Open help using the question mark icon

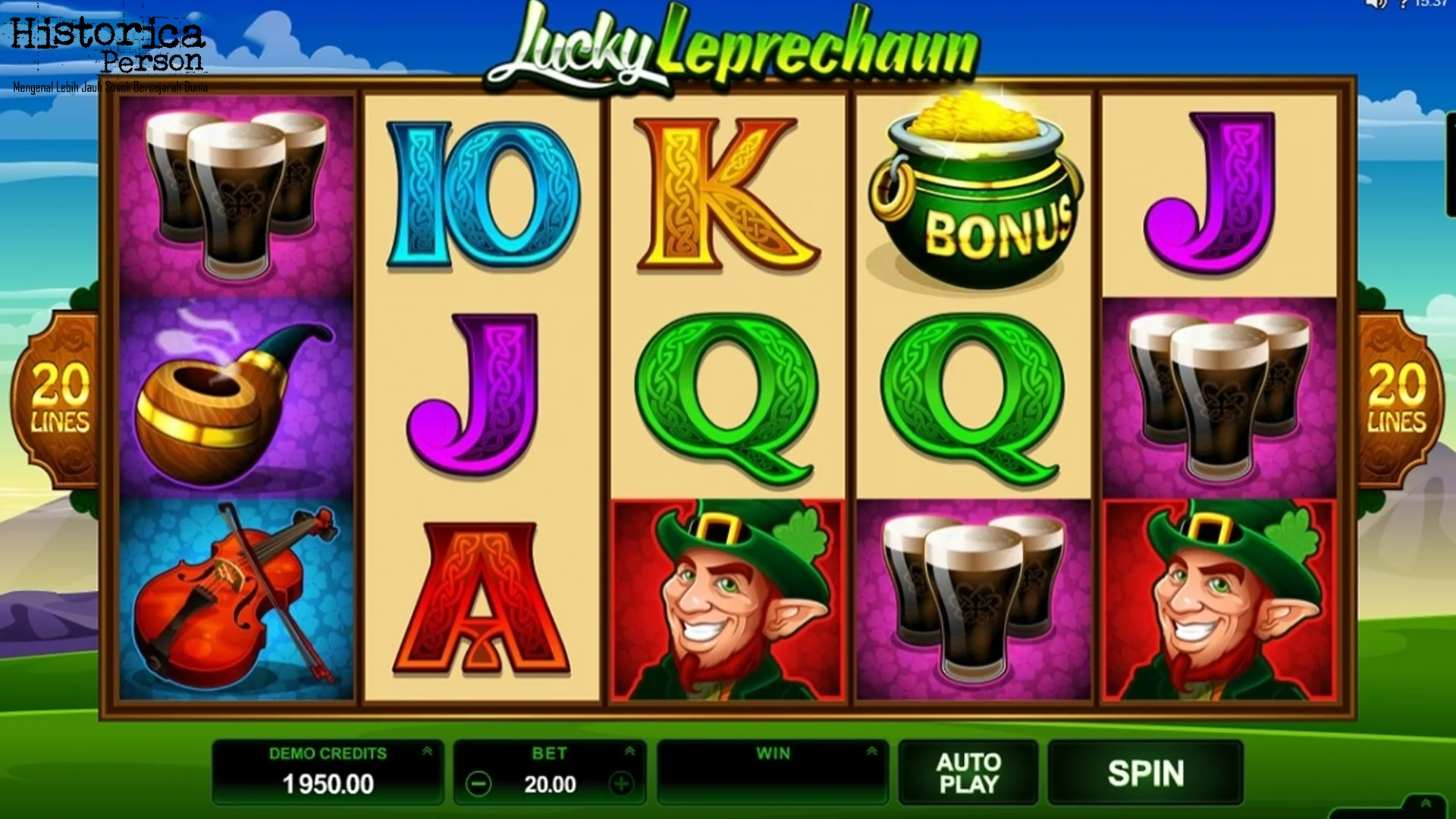pos(1403,5)
